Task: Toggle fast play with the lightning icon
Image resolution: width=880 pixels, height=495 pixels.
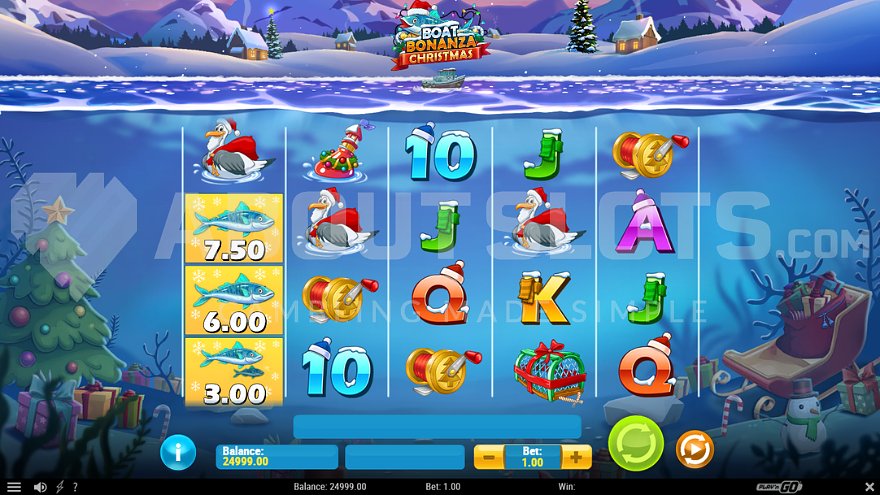Action: coord(59,487)
